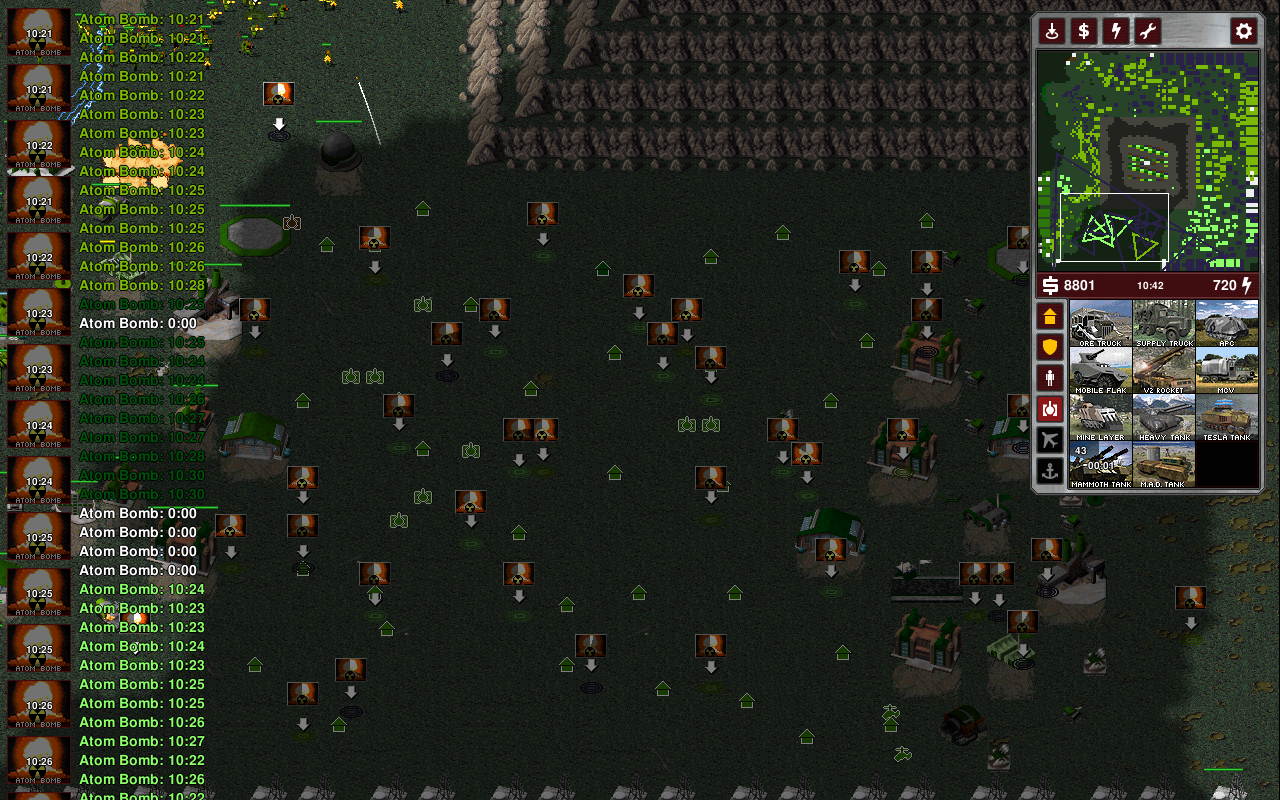Toggle power down mode lightning button
The height and width of the screenshot is (800, 1280).
pos(1115,31)
